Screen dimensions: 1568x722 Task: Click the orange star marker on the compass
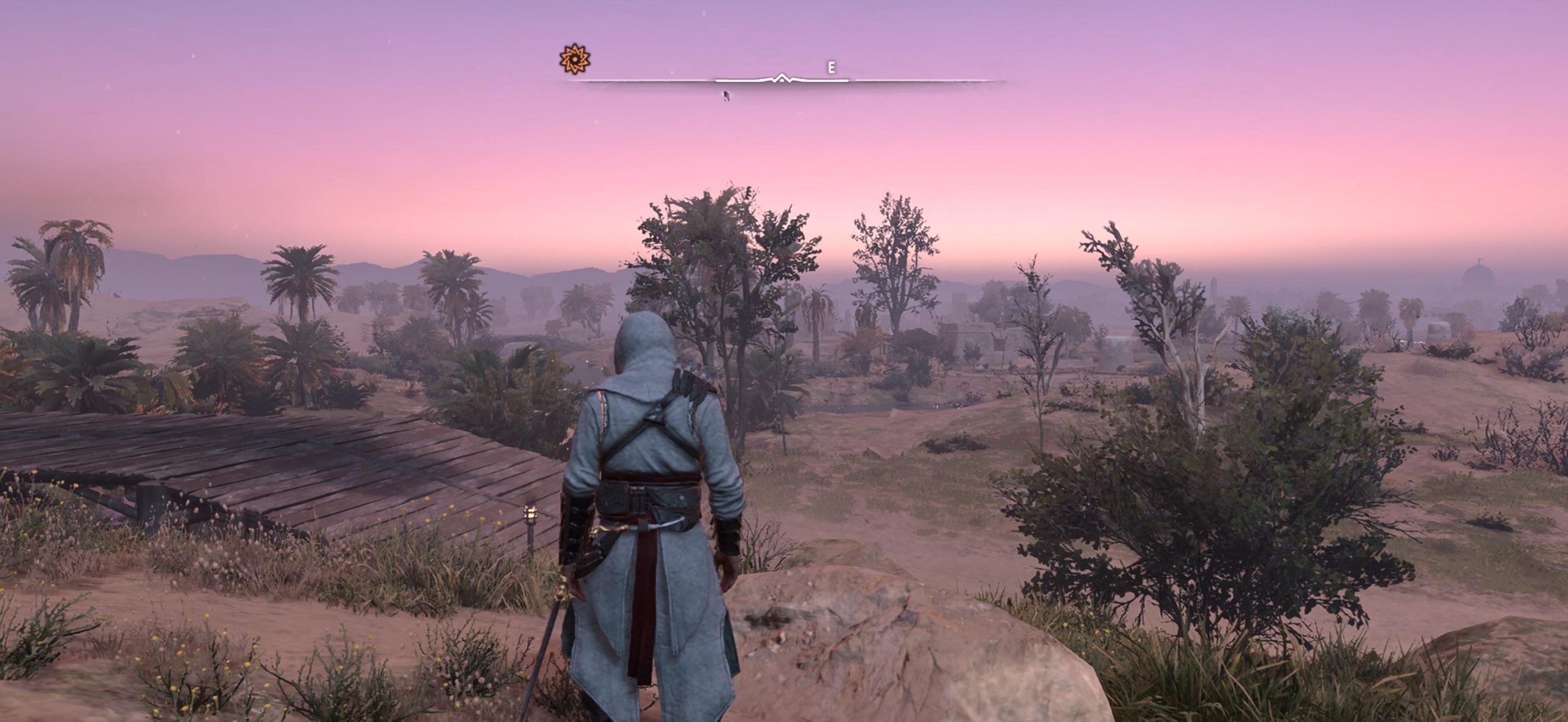coord(575,59)
